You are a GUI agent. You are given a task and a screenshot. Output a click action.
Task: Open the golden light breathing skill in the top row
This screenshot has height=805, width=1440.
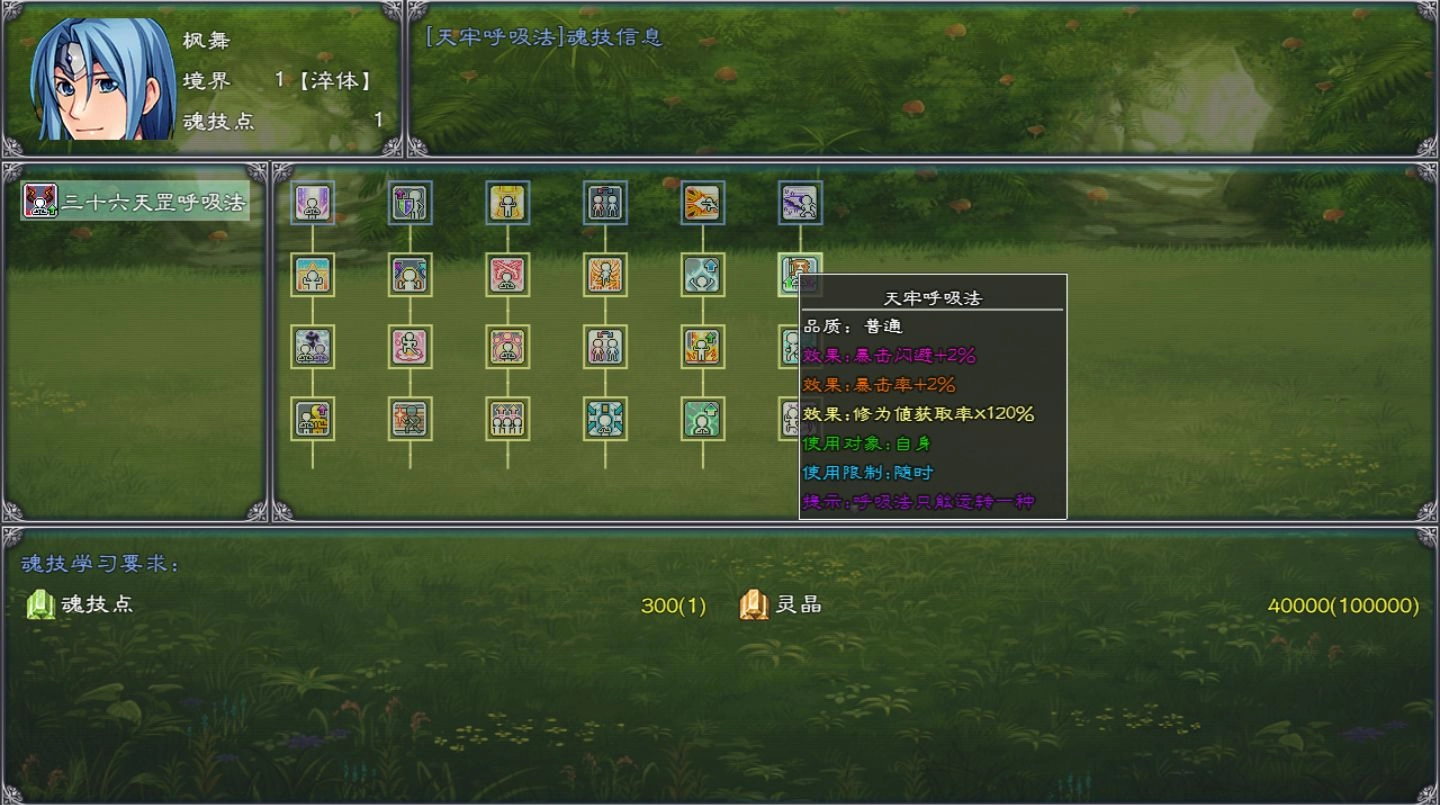(508, 202)
